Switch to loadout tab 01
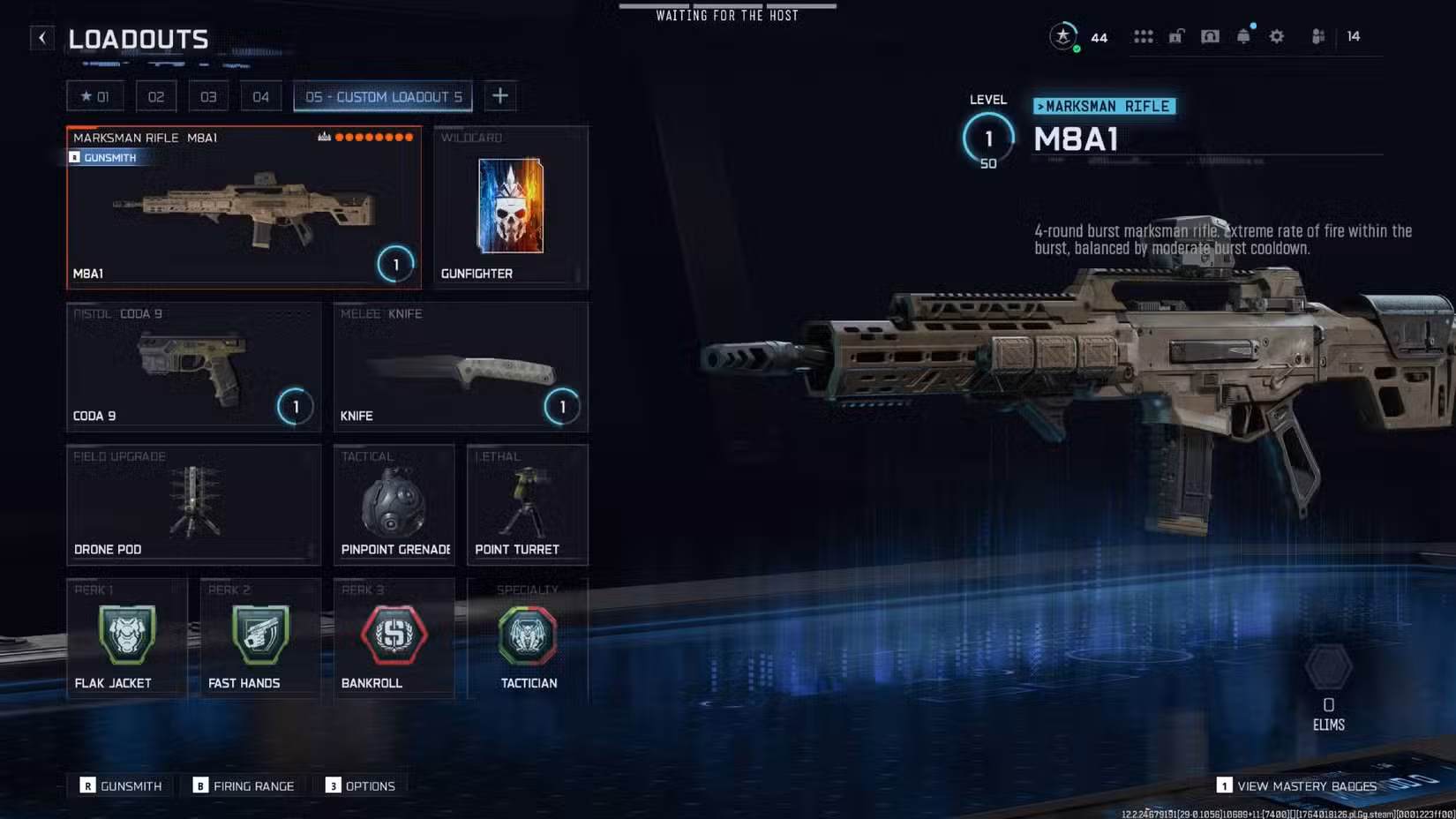Image resolution: width=1456 pixels, height=819 pixels. (x=95, y=96)
